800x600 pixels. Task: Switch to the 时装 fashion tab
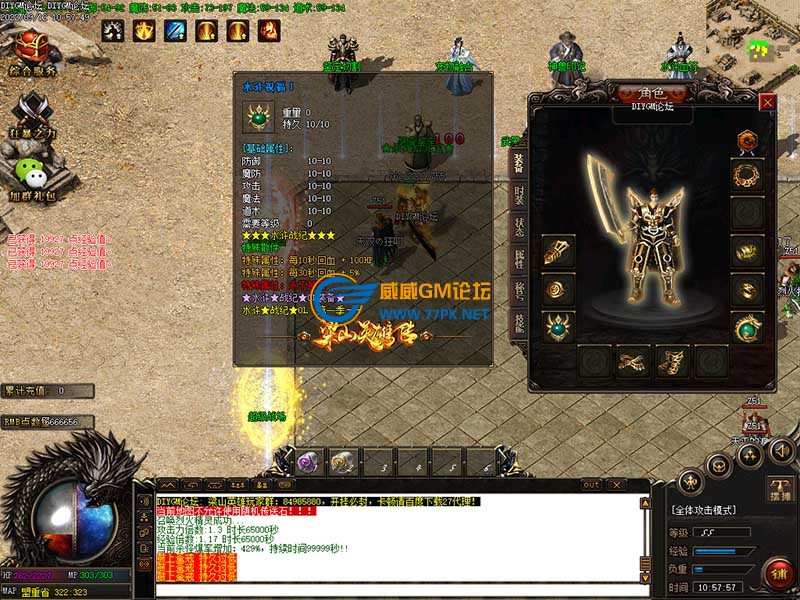pyautogui.click(x=519, y=196)
